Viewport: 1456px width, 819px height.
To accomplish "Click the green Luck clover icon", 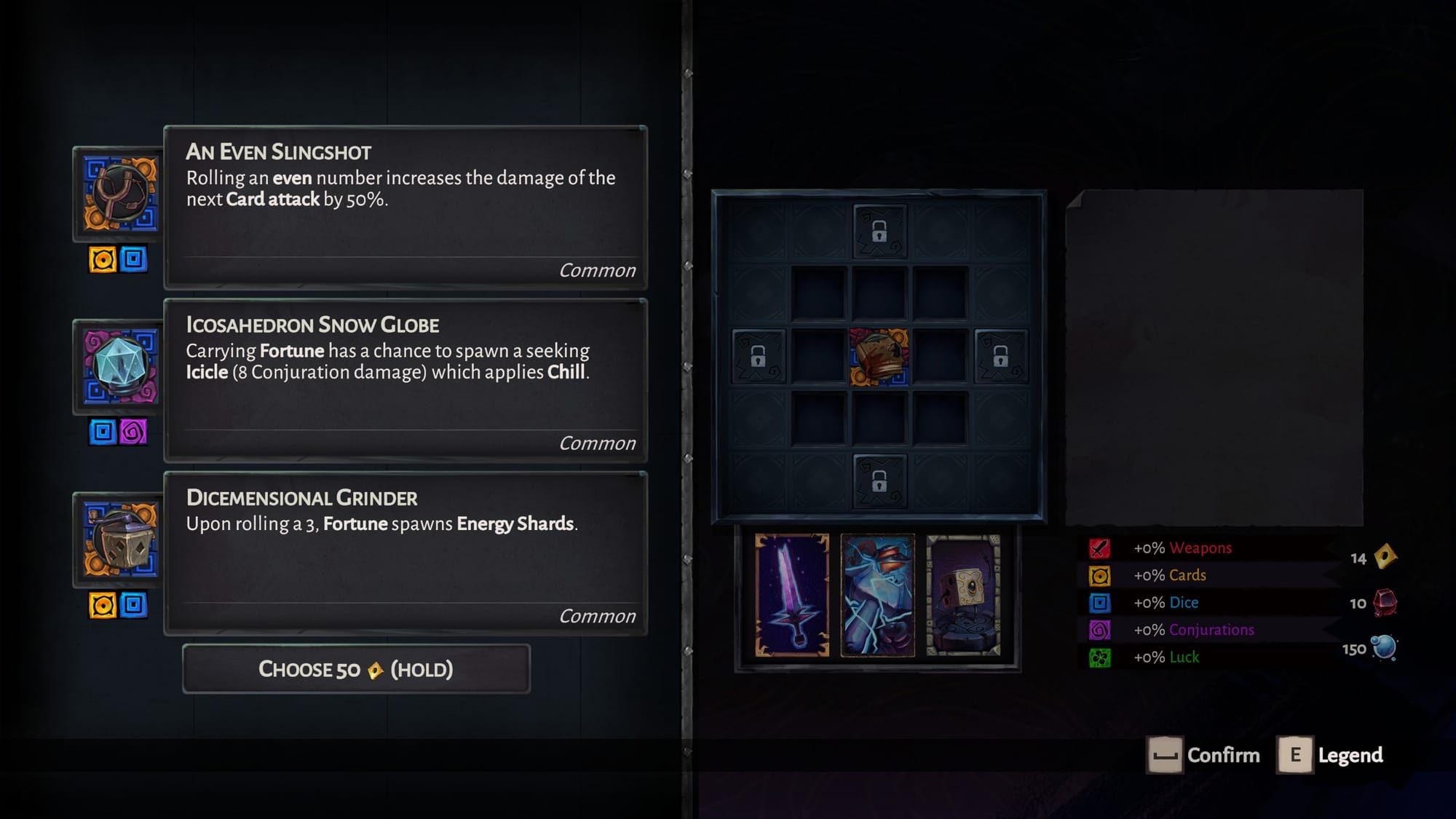I will tap(1101, 656).
